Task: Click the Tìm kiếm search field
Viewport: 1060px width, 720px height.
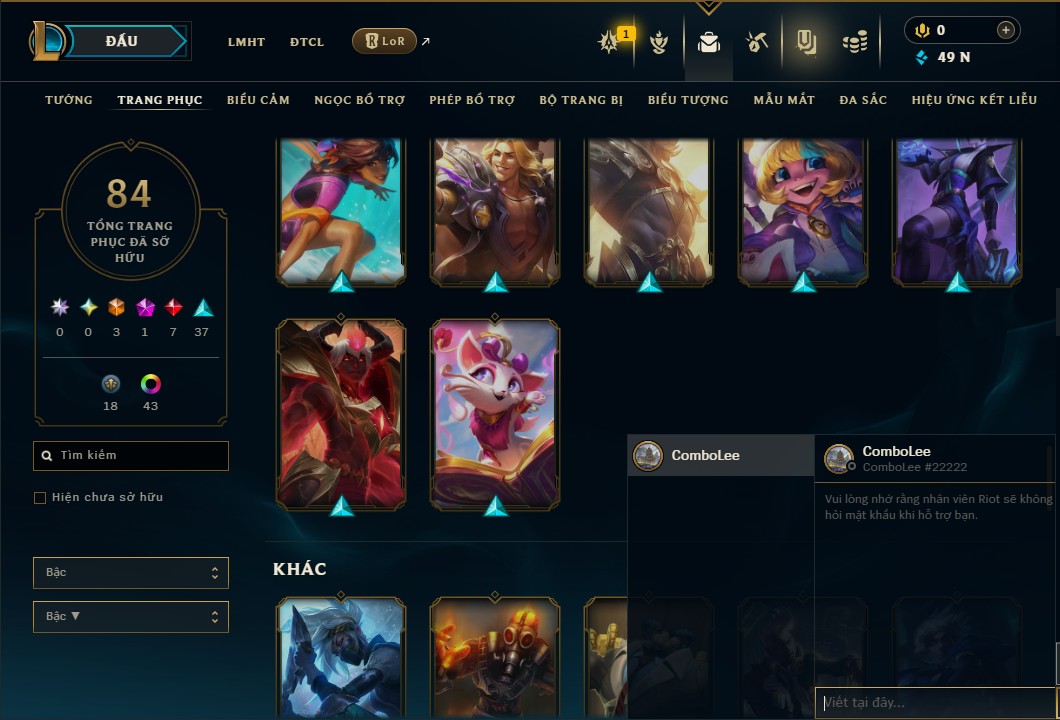Action: pos(131,456)
